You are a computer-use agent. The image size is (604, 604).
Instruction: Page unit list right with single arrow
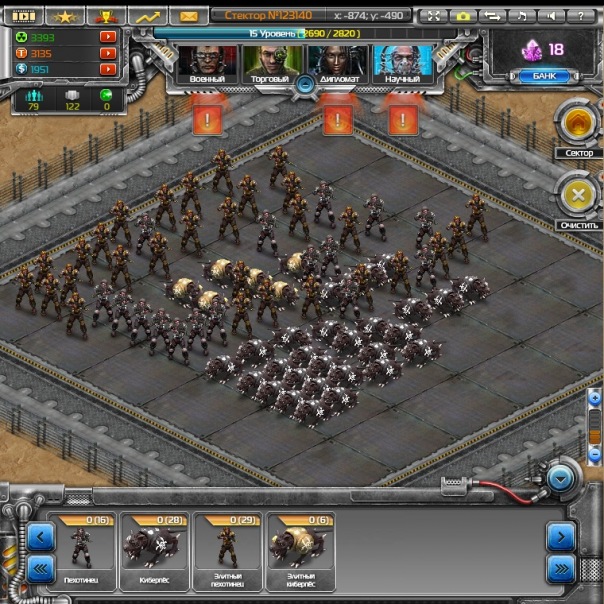point(560,537)
